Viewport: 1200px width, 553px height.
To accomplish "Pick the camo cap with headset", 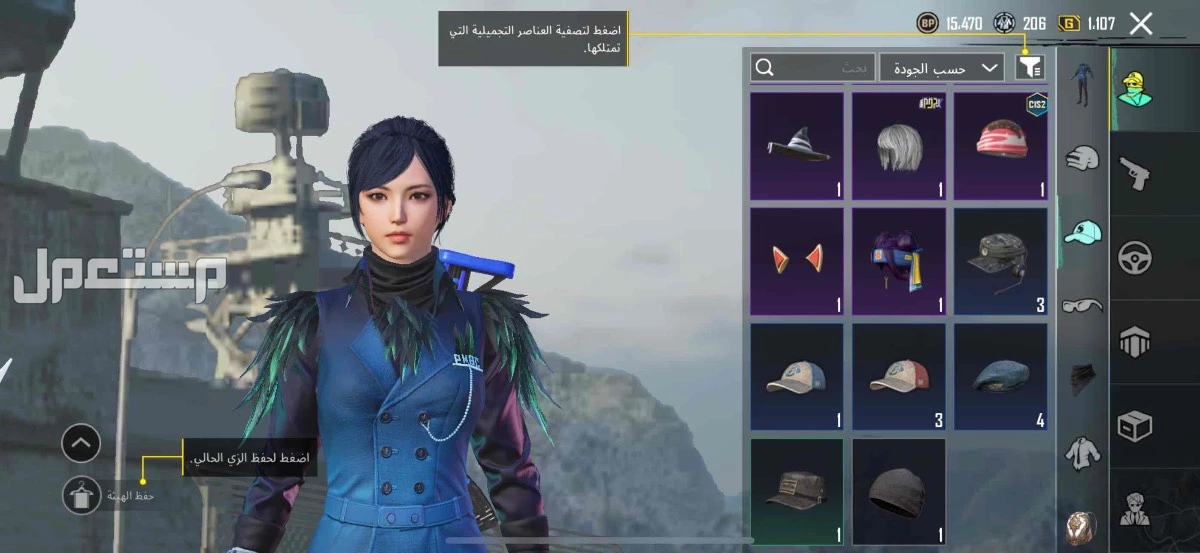I will (1001, 261).
